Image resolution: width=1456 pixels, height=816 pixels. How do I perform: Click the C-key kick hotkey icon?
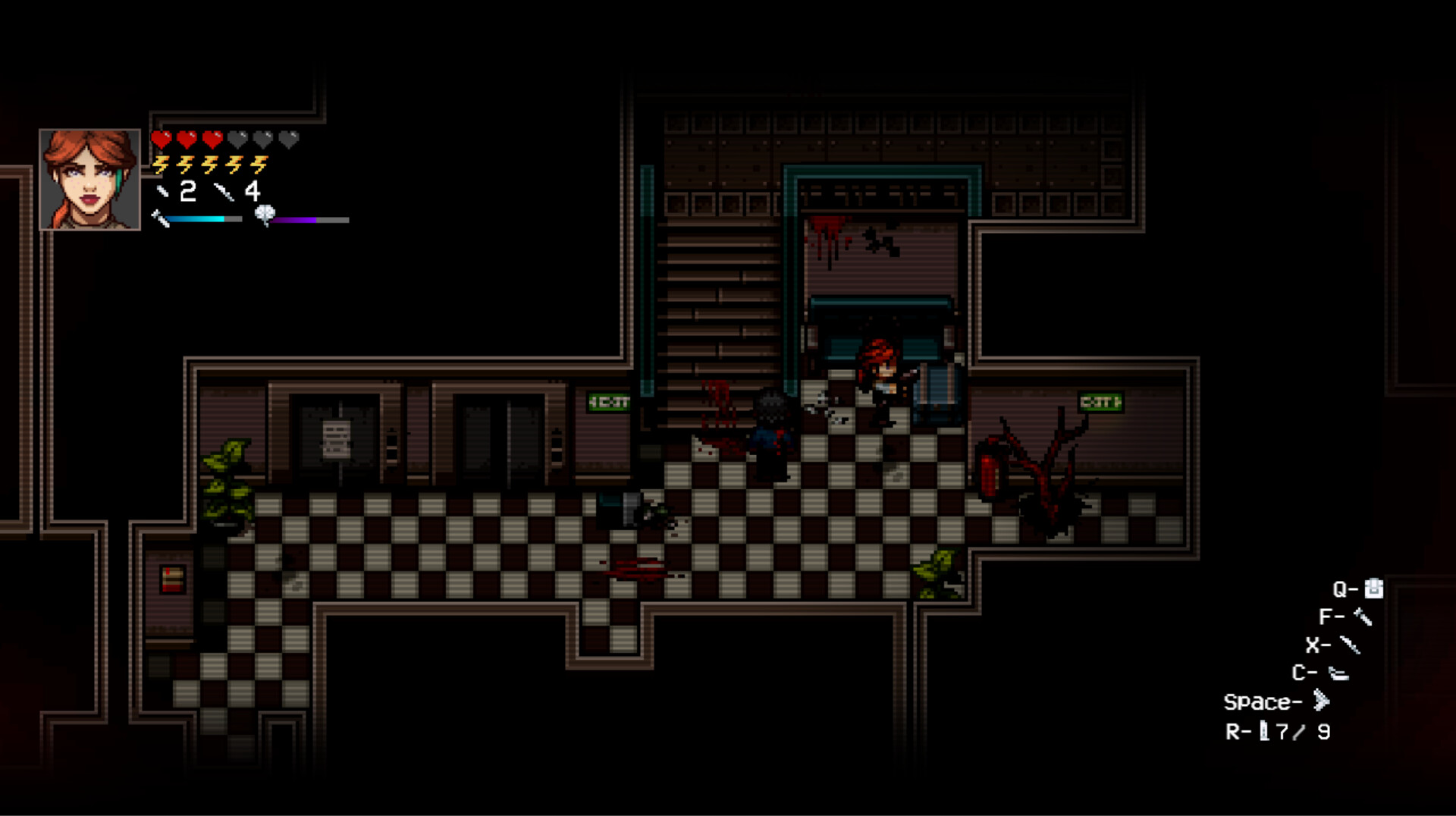[1339, 673]
